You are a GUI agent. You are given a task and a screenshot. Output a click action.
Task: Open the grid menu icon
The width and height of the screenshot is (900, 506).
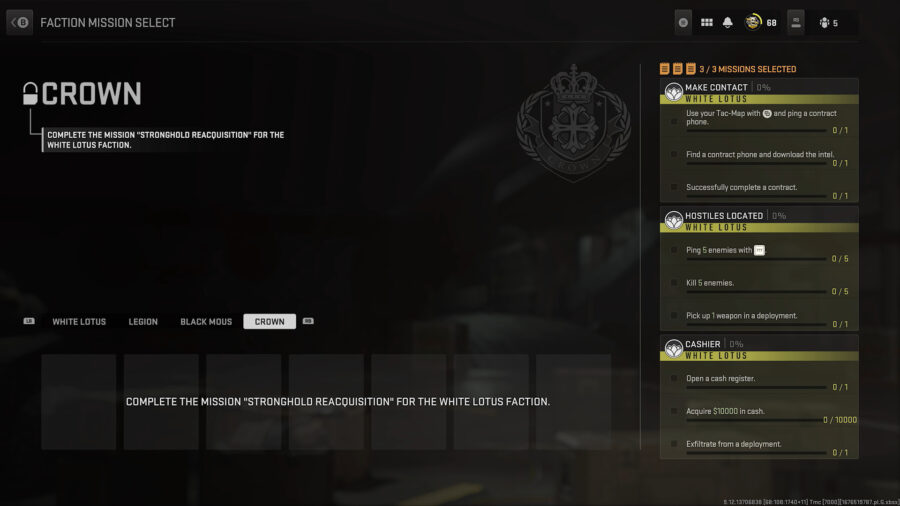(706, 22)
